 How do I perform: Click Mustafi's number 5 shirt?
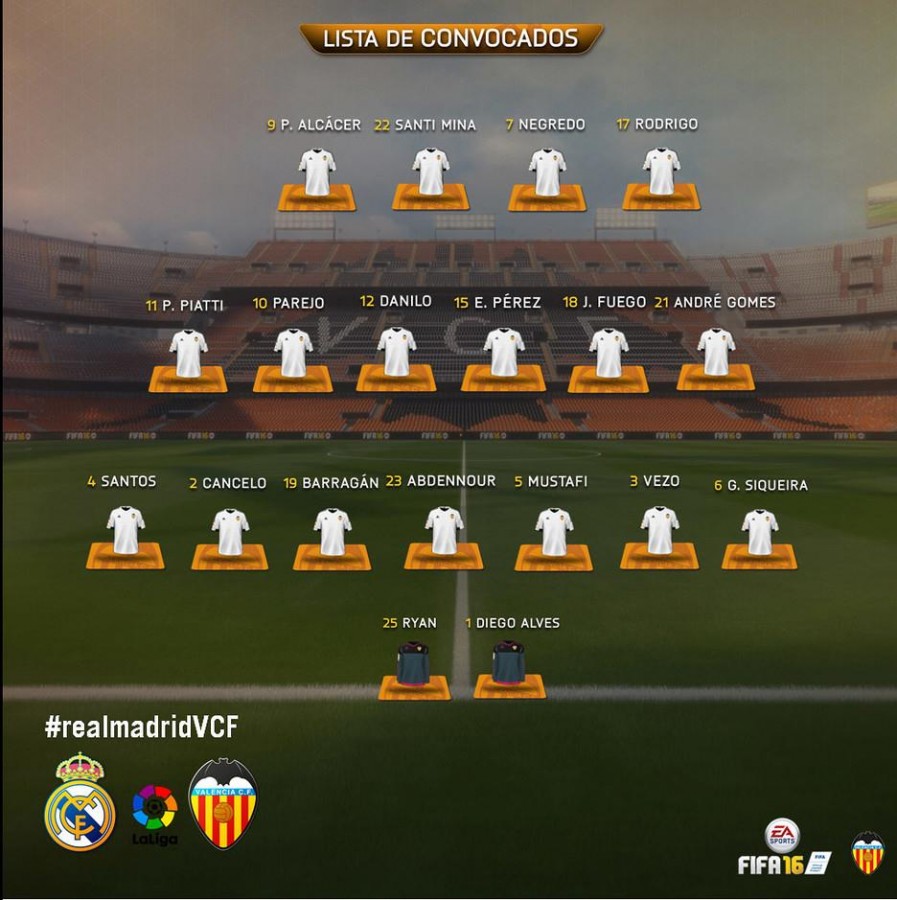point(554,532)
